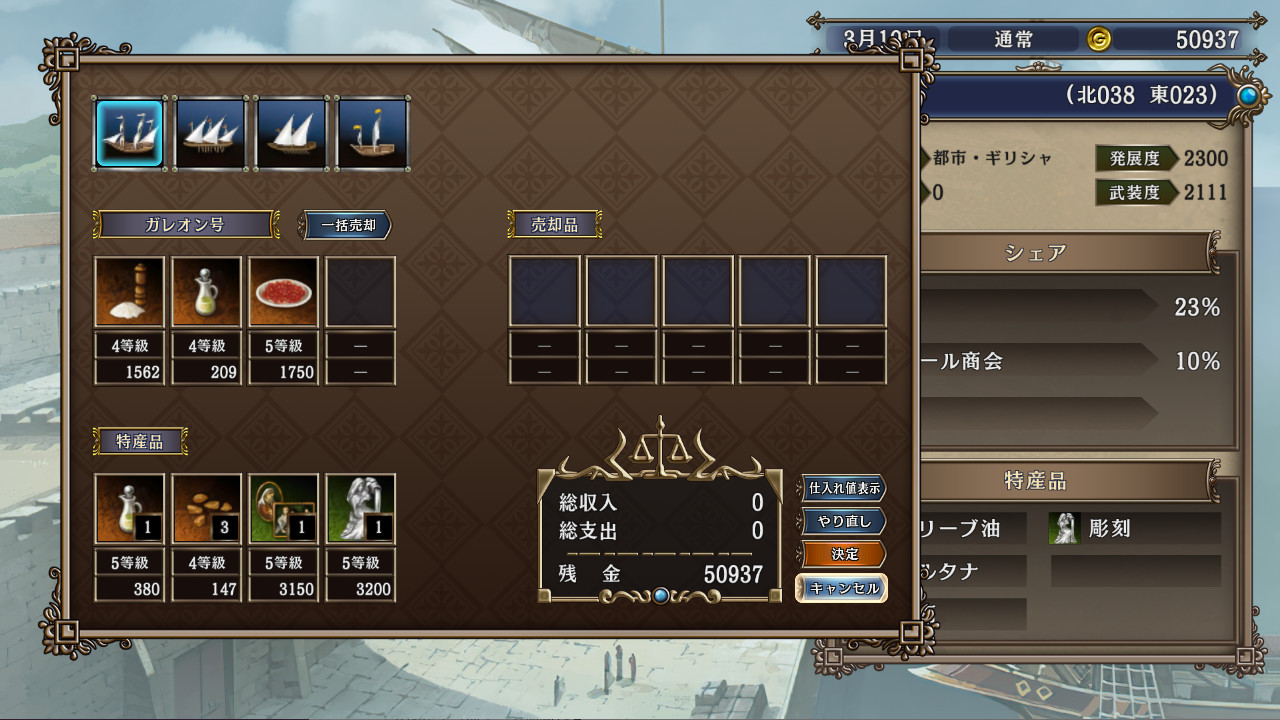Select the nuggets special product showing 3

coord(206,509)
